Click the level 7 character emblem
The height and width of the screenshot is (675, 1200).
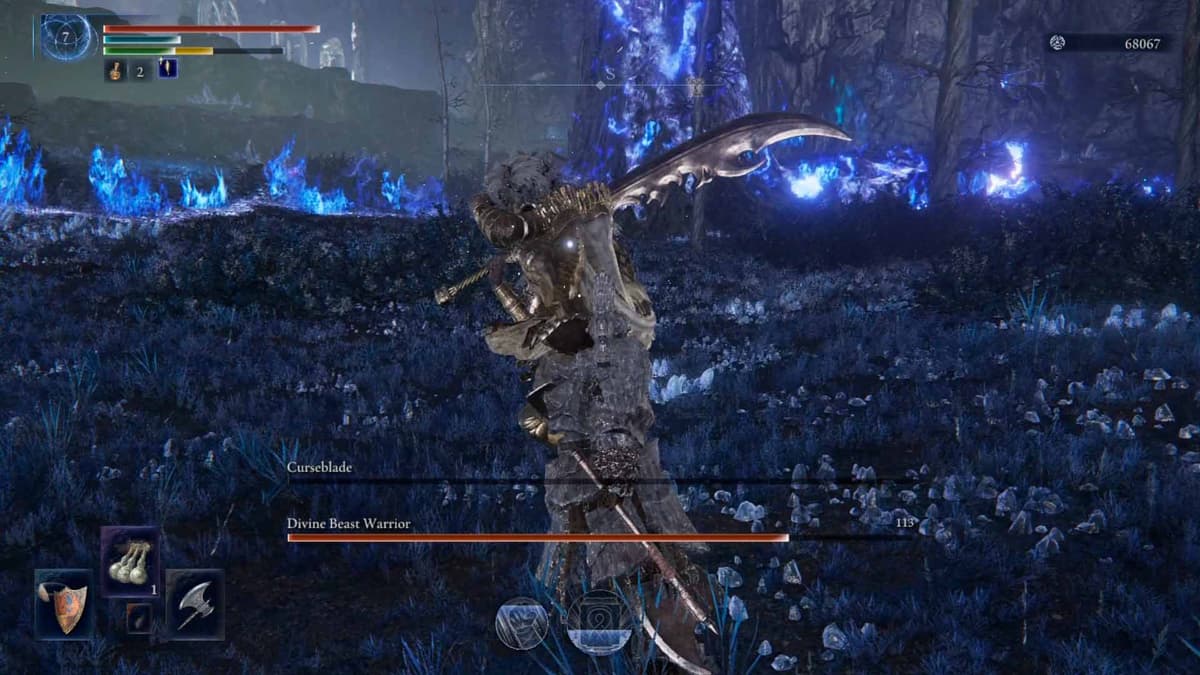point(68,37)
